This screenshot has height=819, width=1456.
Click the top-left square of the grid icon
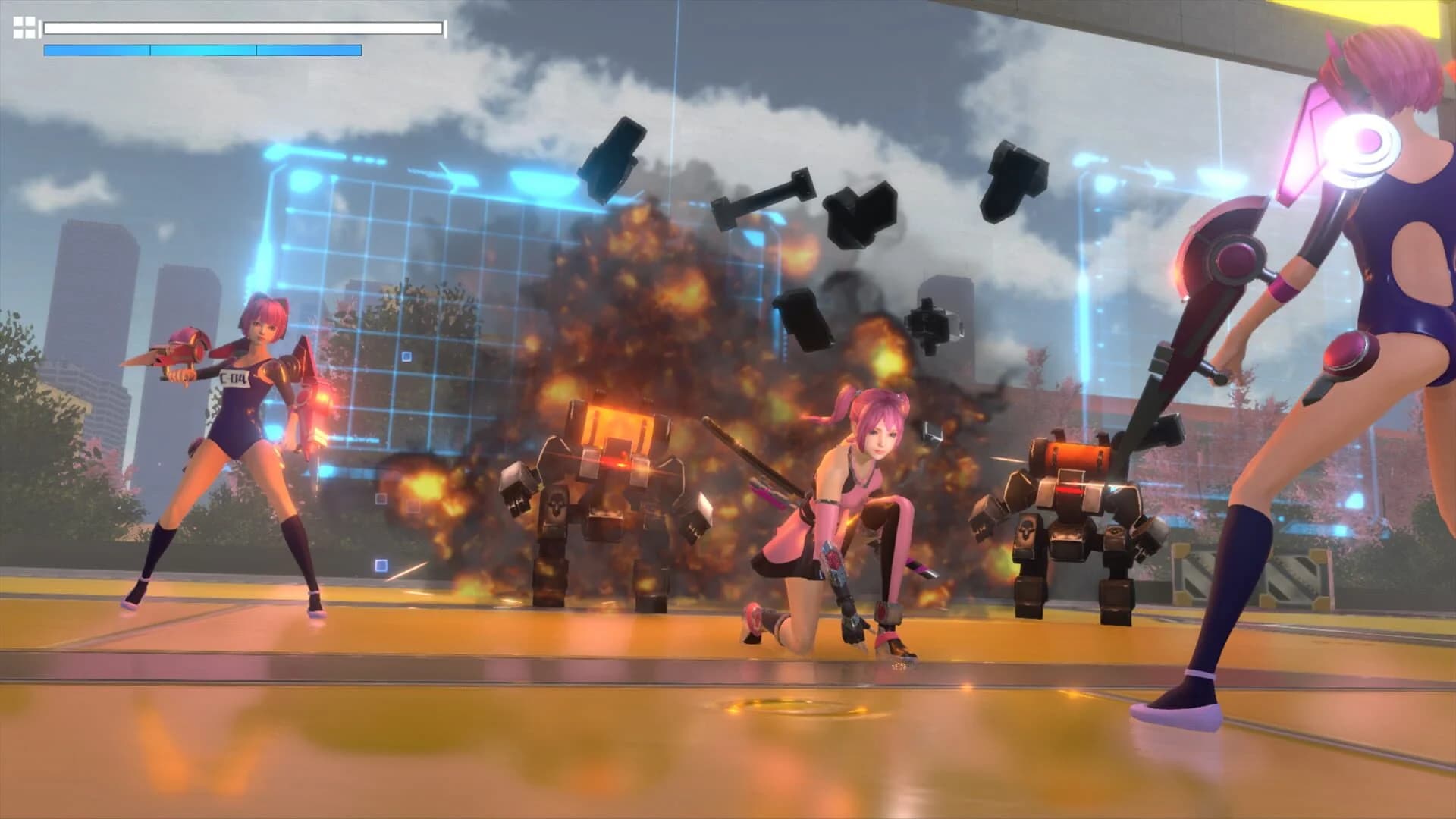point(18,21)
